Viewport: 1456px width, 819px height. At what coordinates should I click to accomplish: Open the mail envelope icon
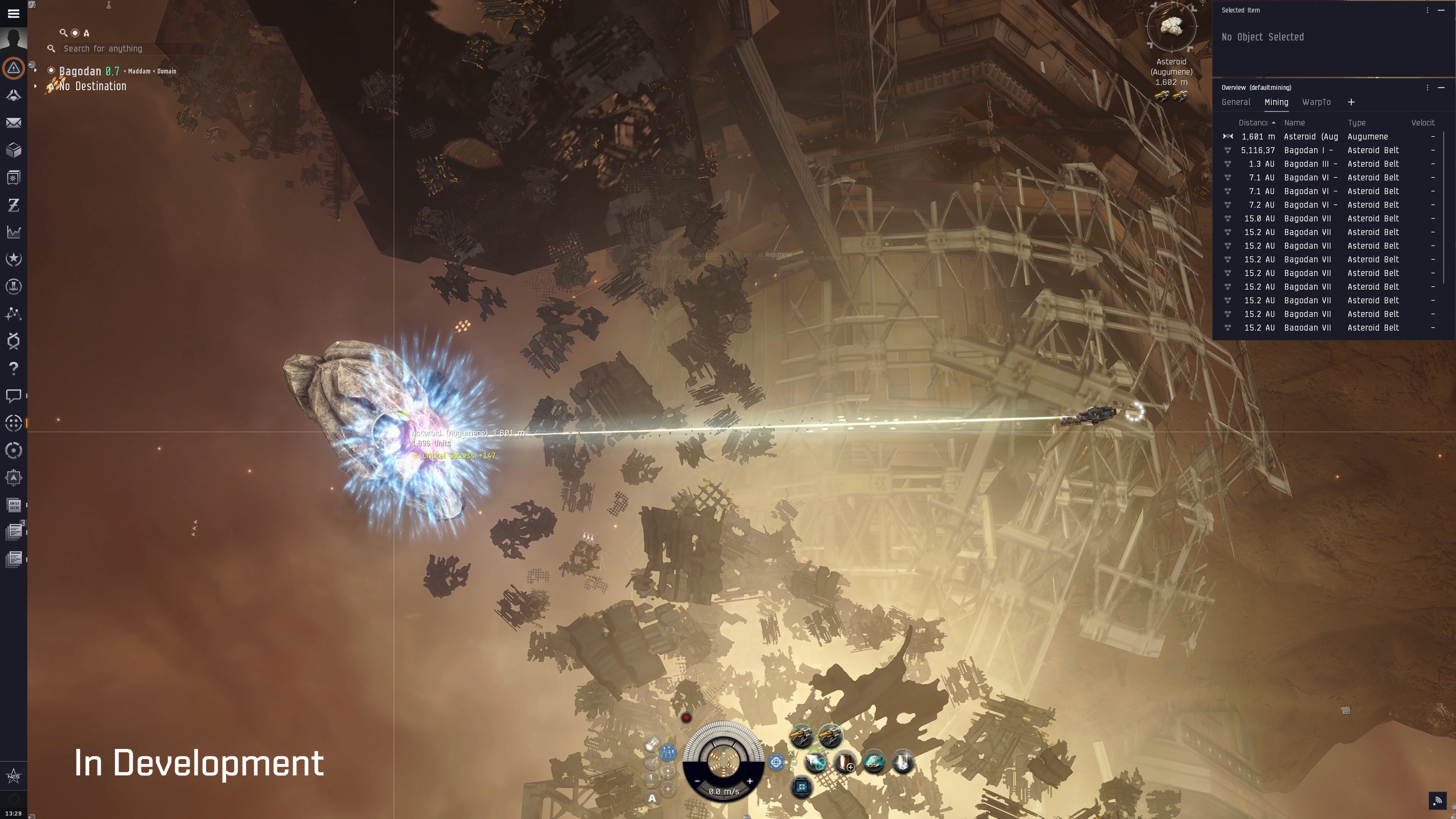click(x=14, y=122)
